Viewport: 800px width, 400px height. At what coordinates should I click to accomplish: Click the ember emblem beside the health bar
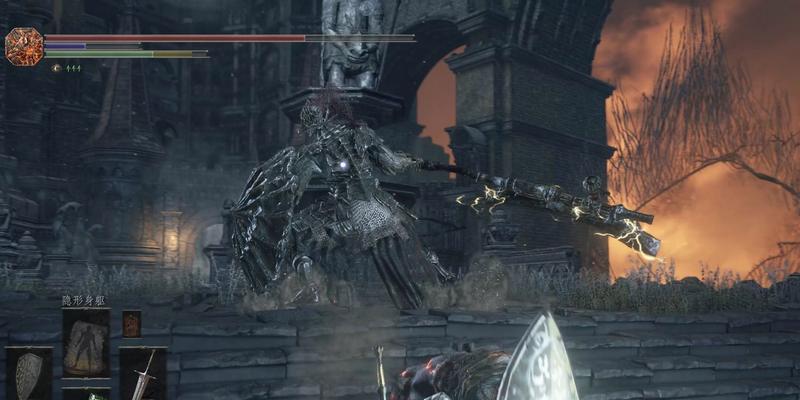coord(22,46)
